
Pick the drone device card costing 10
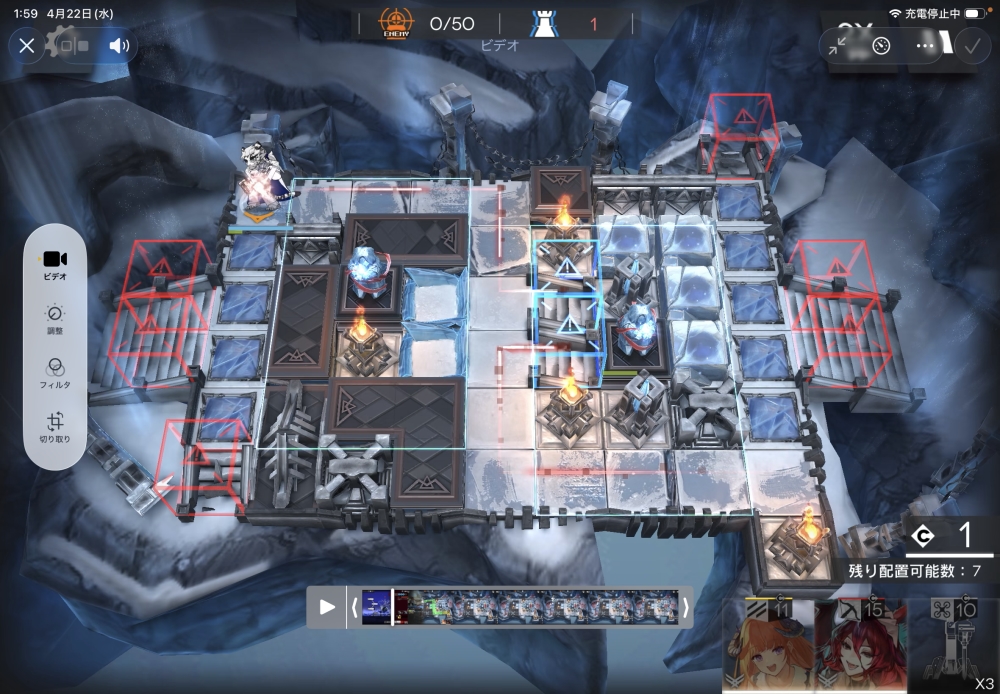pos(952,646)
